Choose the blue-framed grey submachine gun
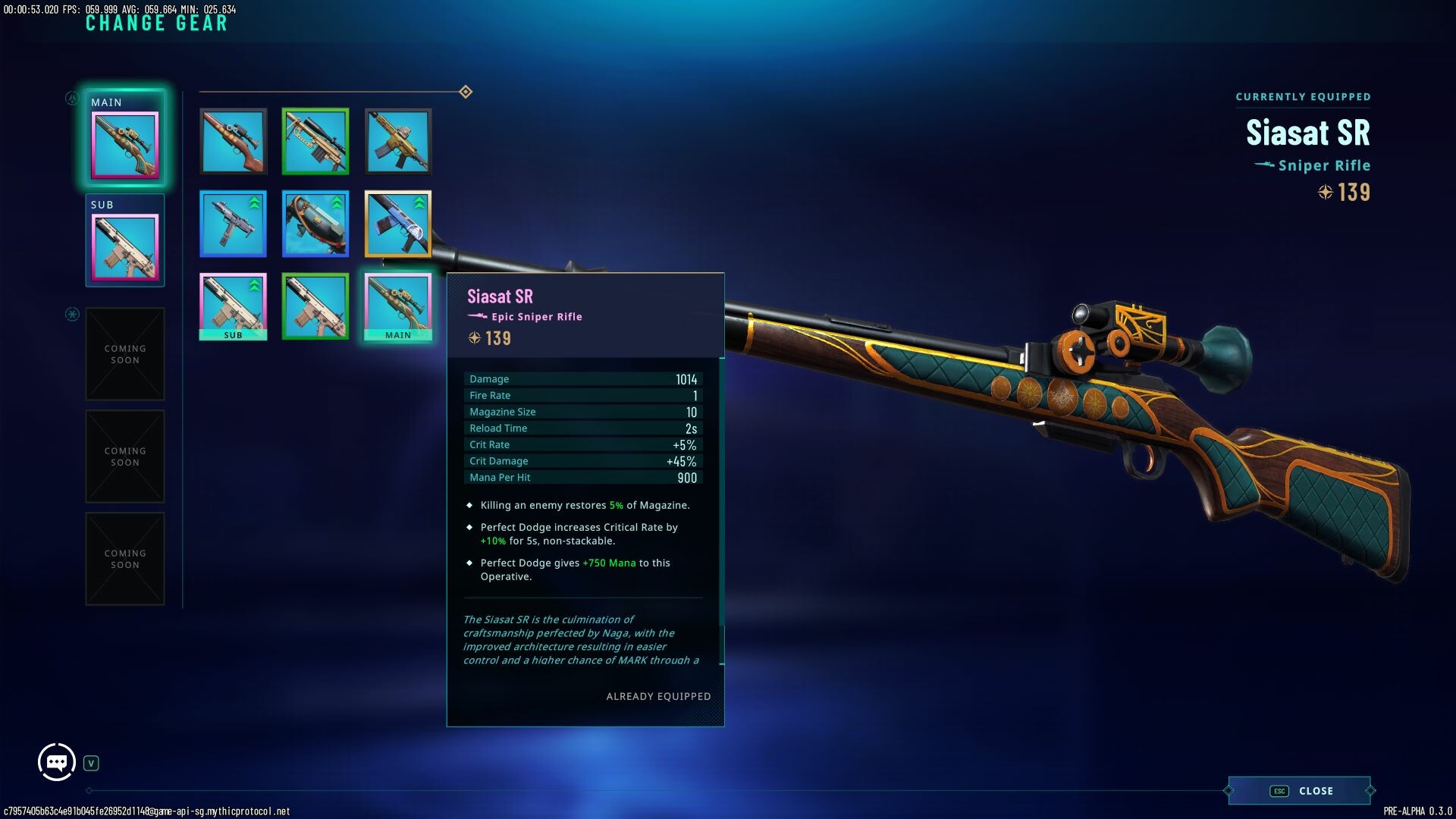This screenshot has height=819, width=1456. click(233, 224)
